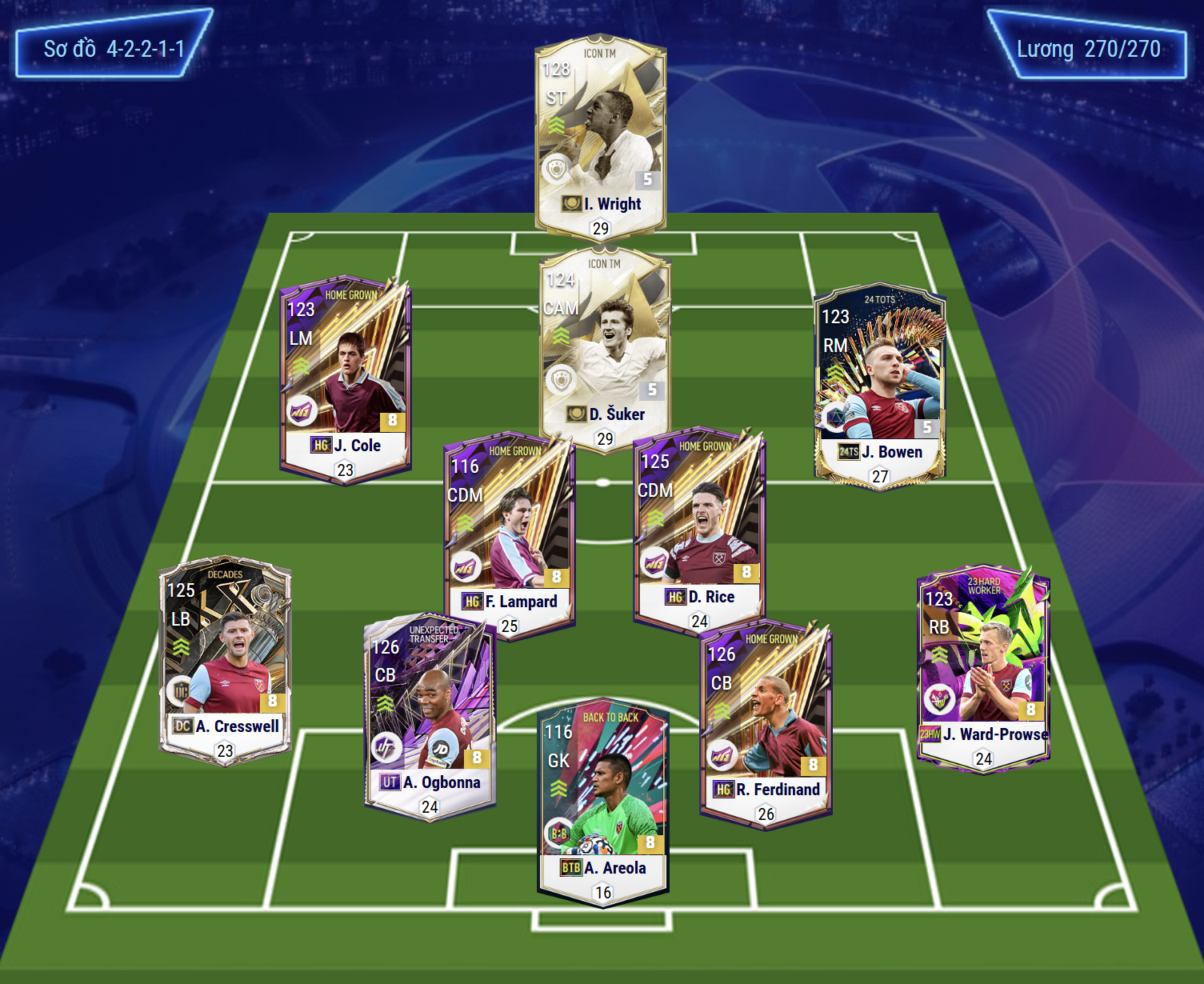The height and width of the screenshot is (984, 1204).
Task: Click the F. Lampard CDM card
Action: point(510,532)
